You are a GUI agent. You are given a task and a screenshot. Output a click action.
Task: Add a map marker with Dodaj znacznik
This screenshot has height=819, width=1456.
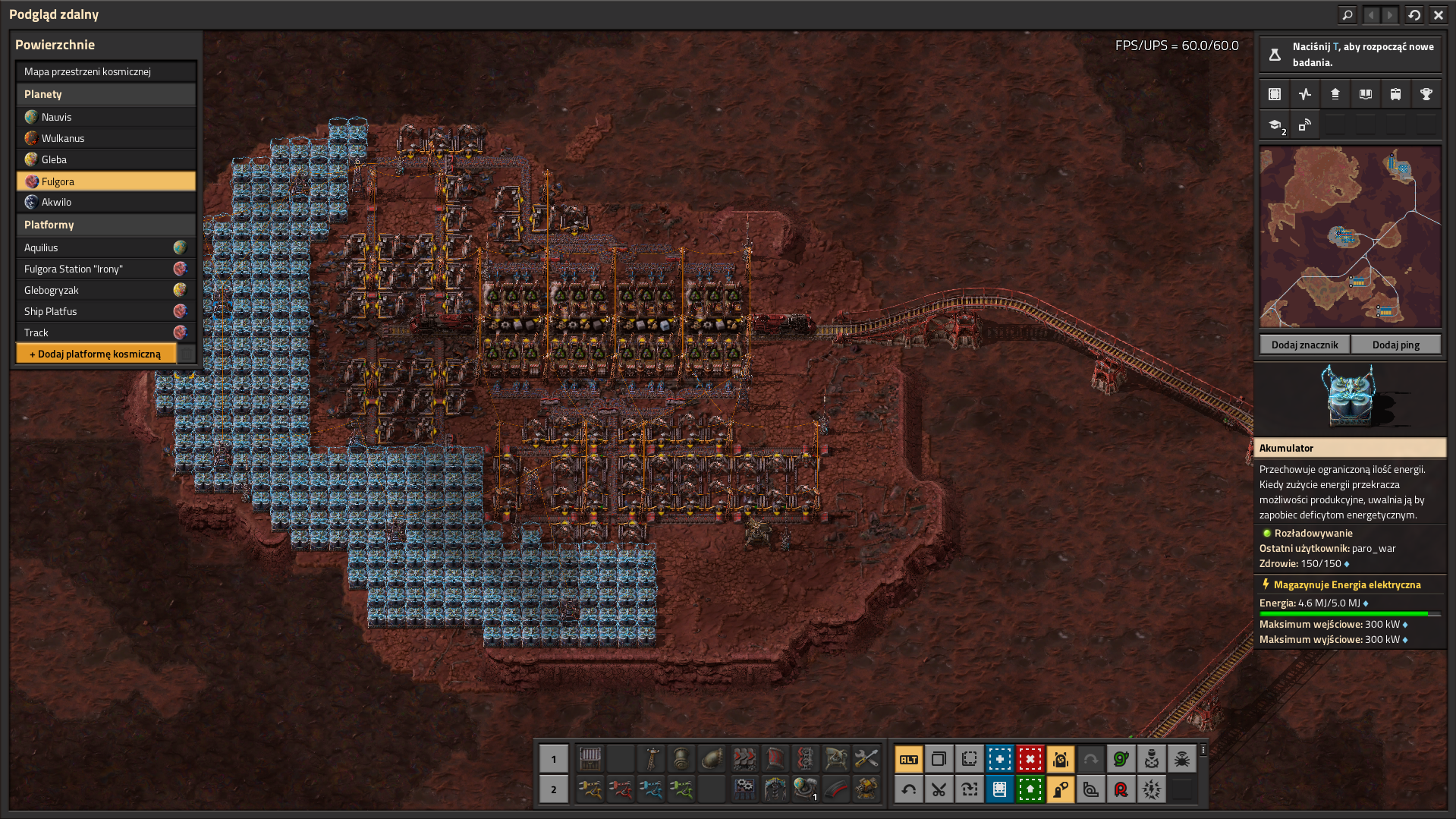pos(1304,345)
